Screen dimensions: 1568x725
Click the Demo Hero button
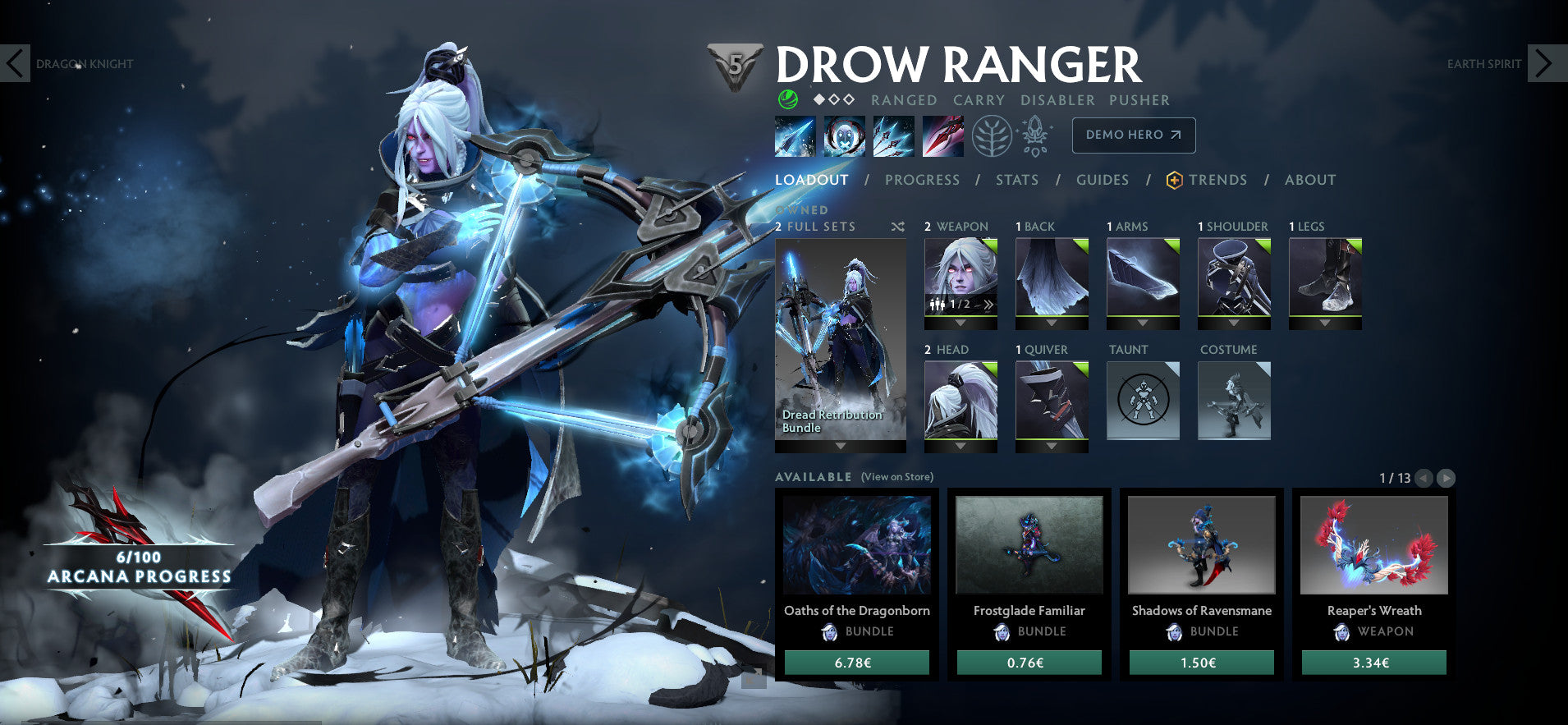pos(1134,135)
